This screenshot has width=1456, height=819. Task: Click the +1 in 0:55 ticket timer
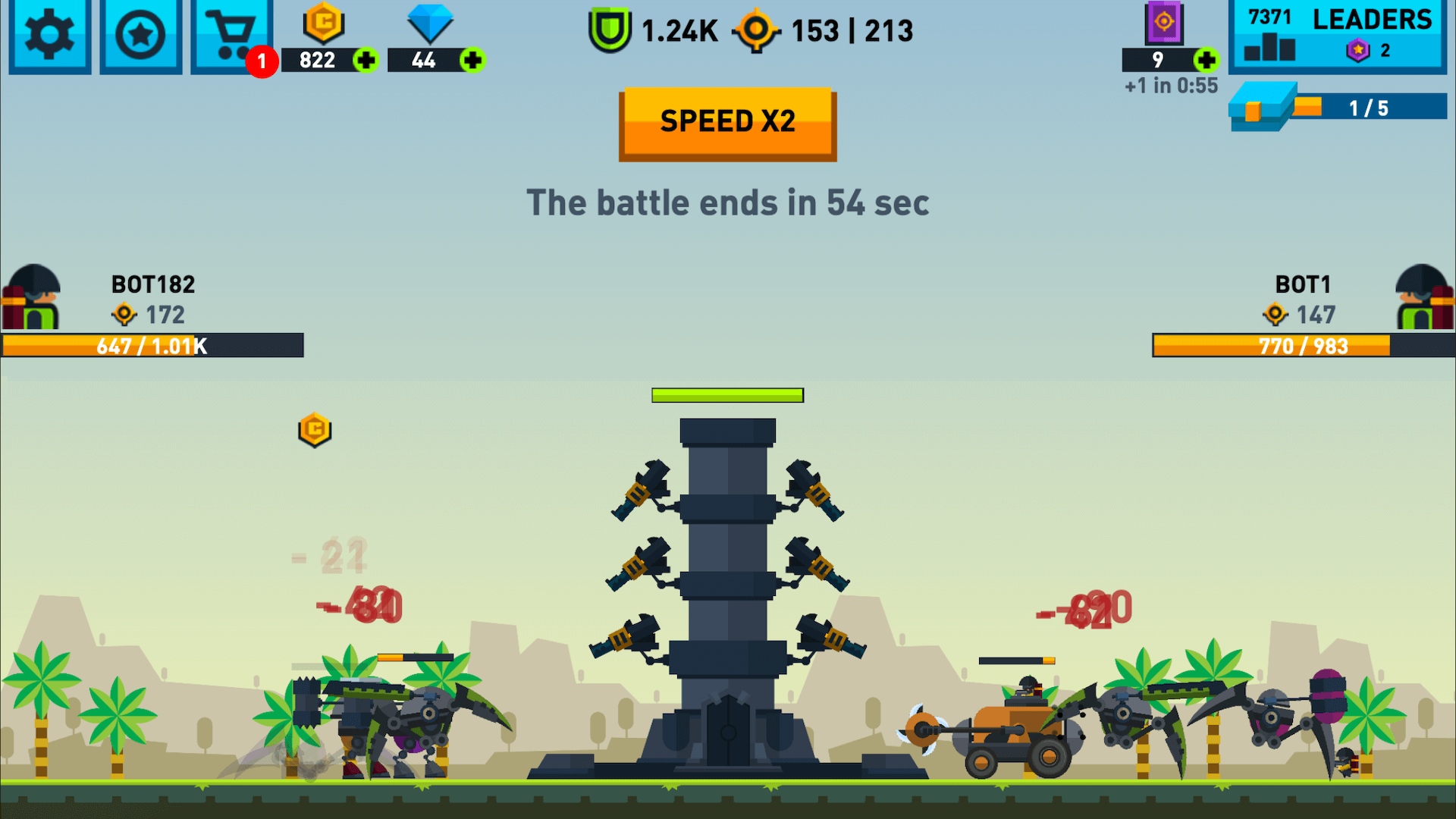[1170, 86]
